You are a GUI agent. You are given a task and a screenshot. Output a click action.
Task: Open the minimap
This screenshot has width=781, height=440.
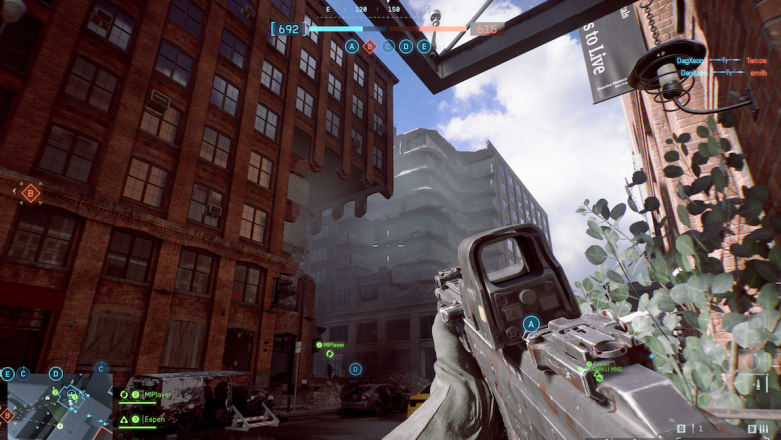[x=58, y=400]
